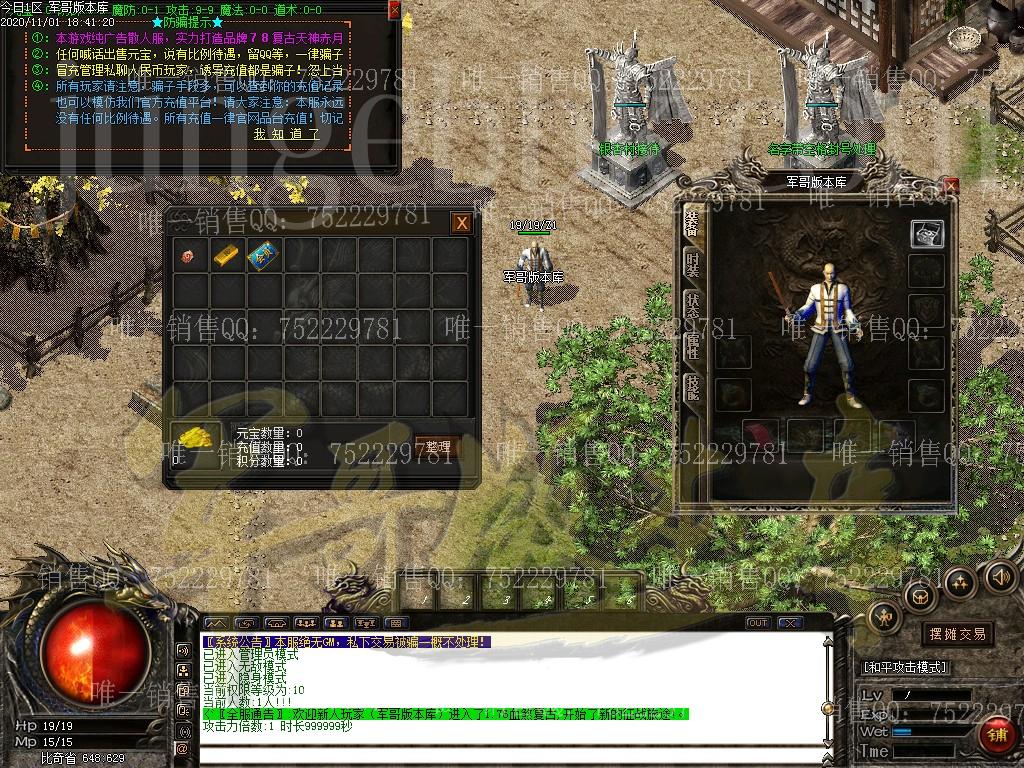Toggle the sound speaker icon
Image resolution: width=1024 pixels, height=768 pixels.
pos(1000,577)
